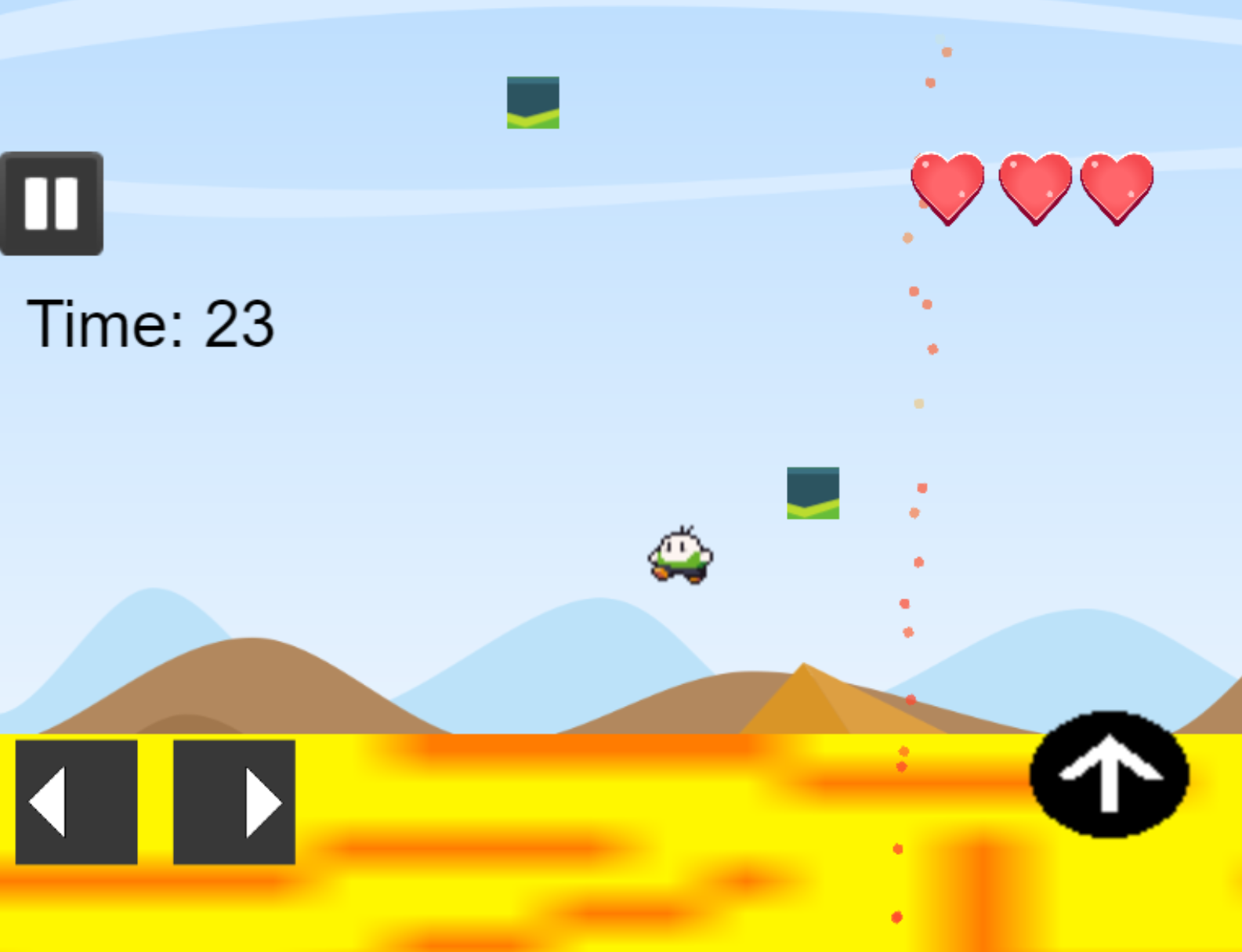
Task: Hit the jump up-arrow button
Action: (1109, 773)
